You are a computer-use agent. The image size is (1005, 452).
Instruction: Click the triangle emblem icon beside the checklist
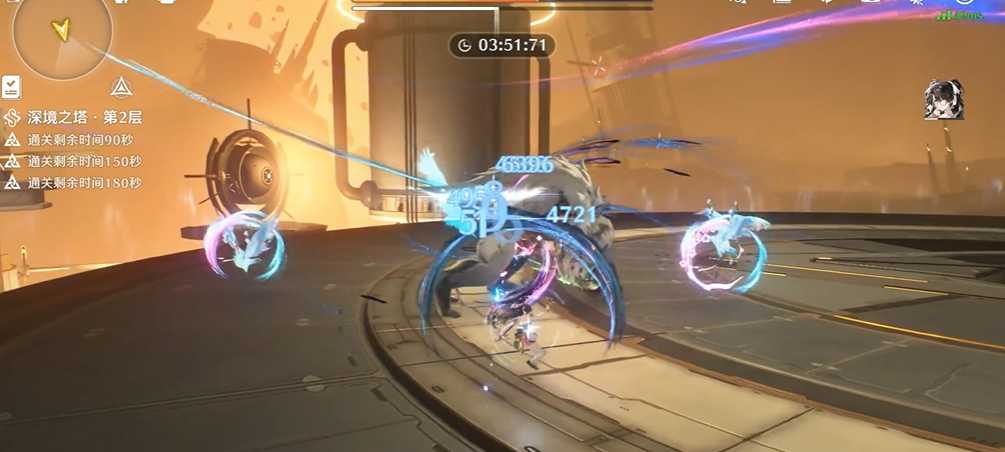(121, 87)
